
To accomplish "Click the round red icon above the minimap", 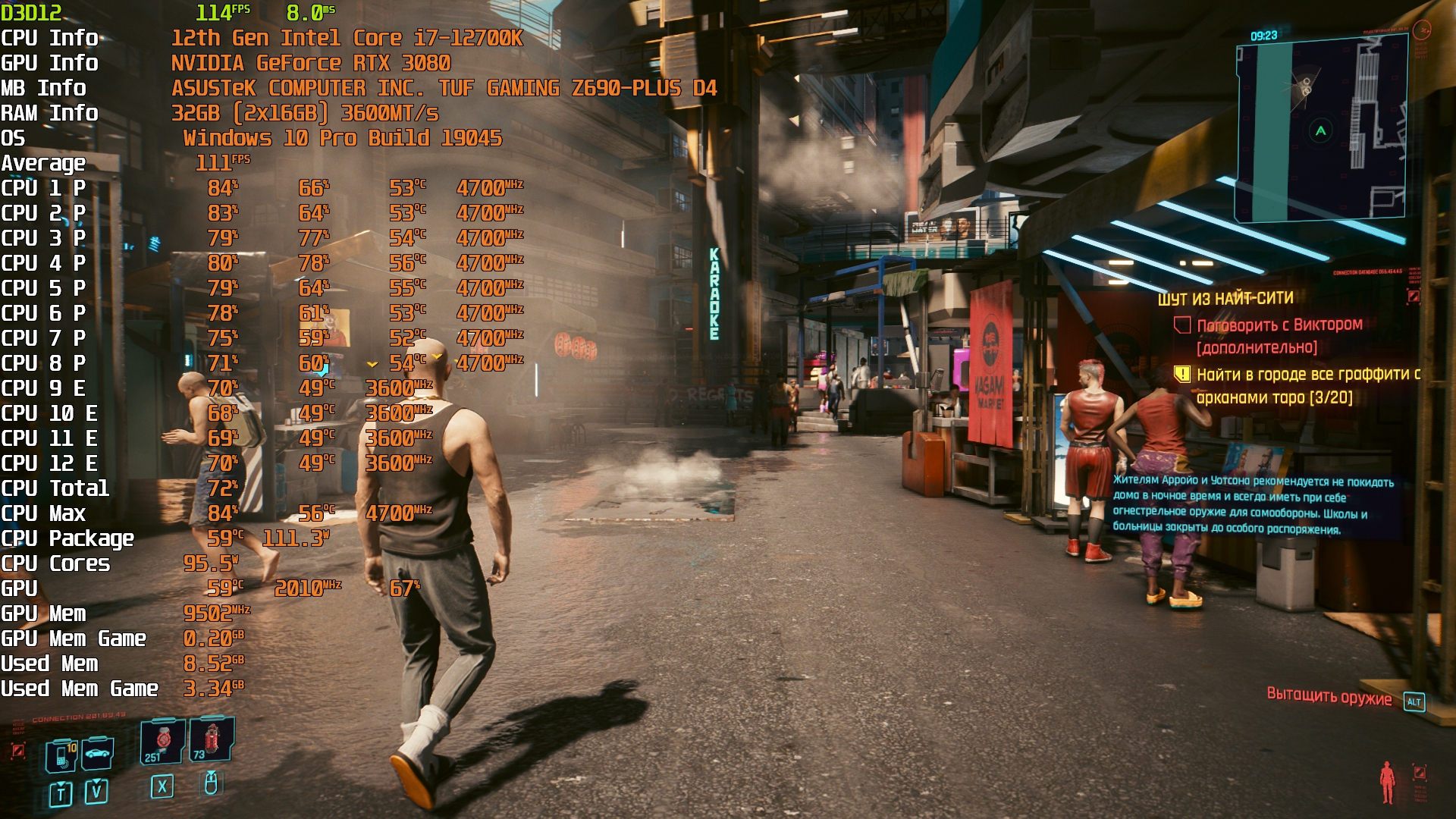I will [1422, 30].
